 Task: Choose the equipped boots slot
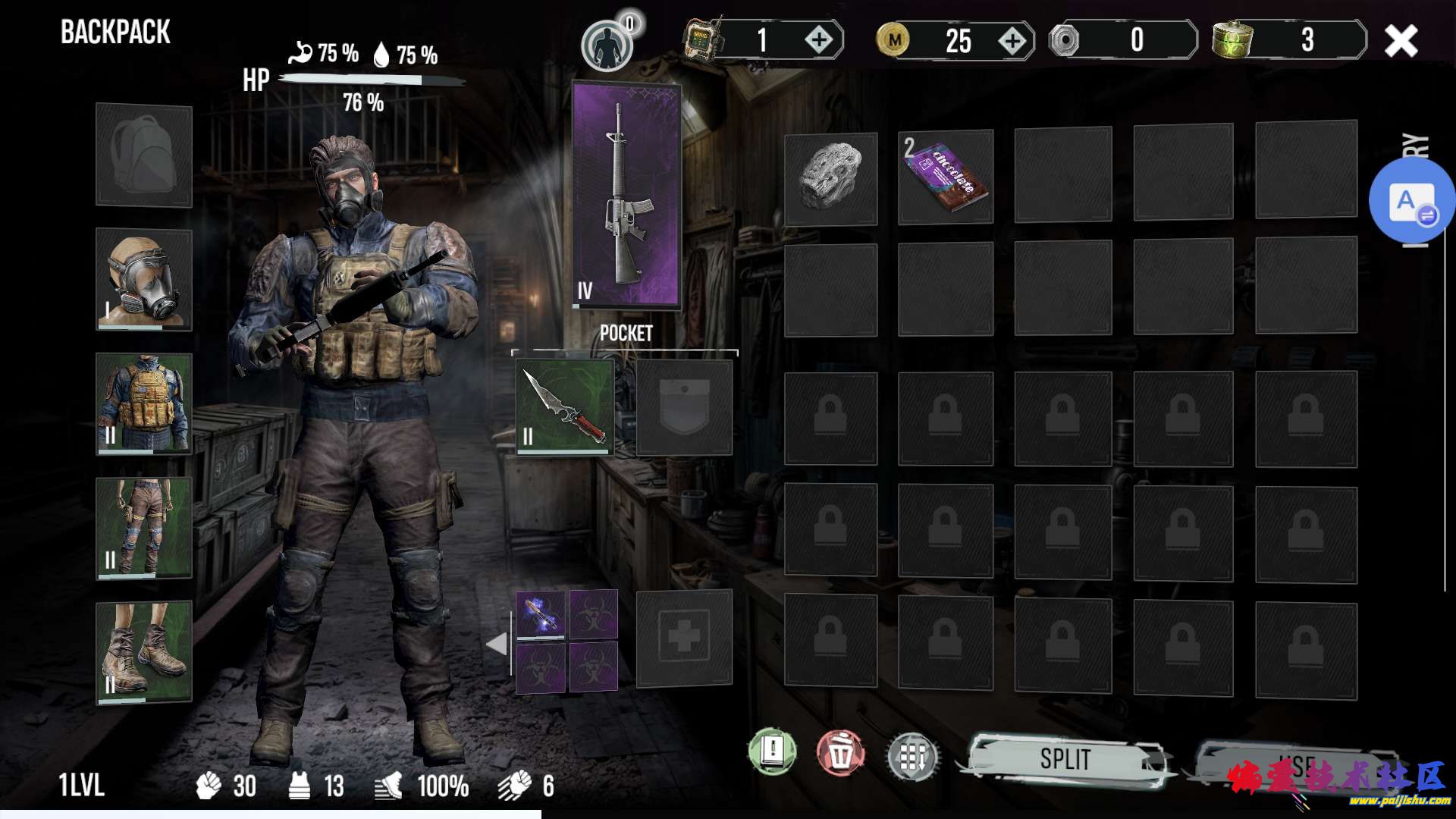point(144,652)
